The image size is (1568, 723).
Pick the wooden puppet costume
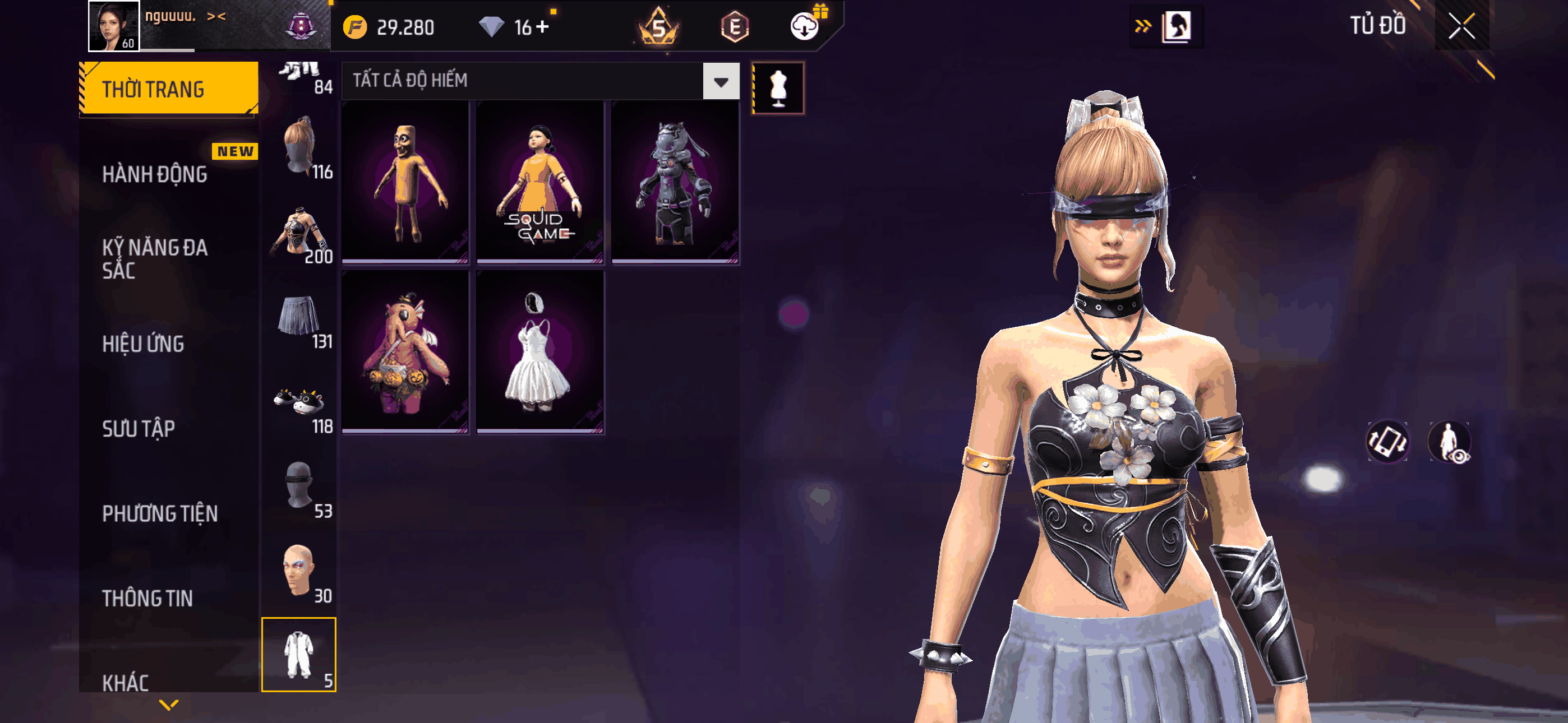pos(405,182)
